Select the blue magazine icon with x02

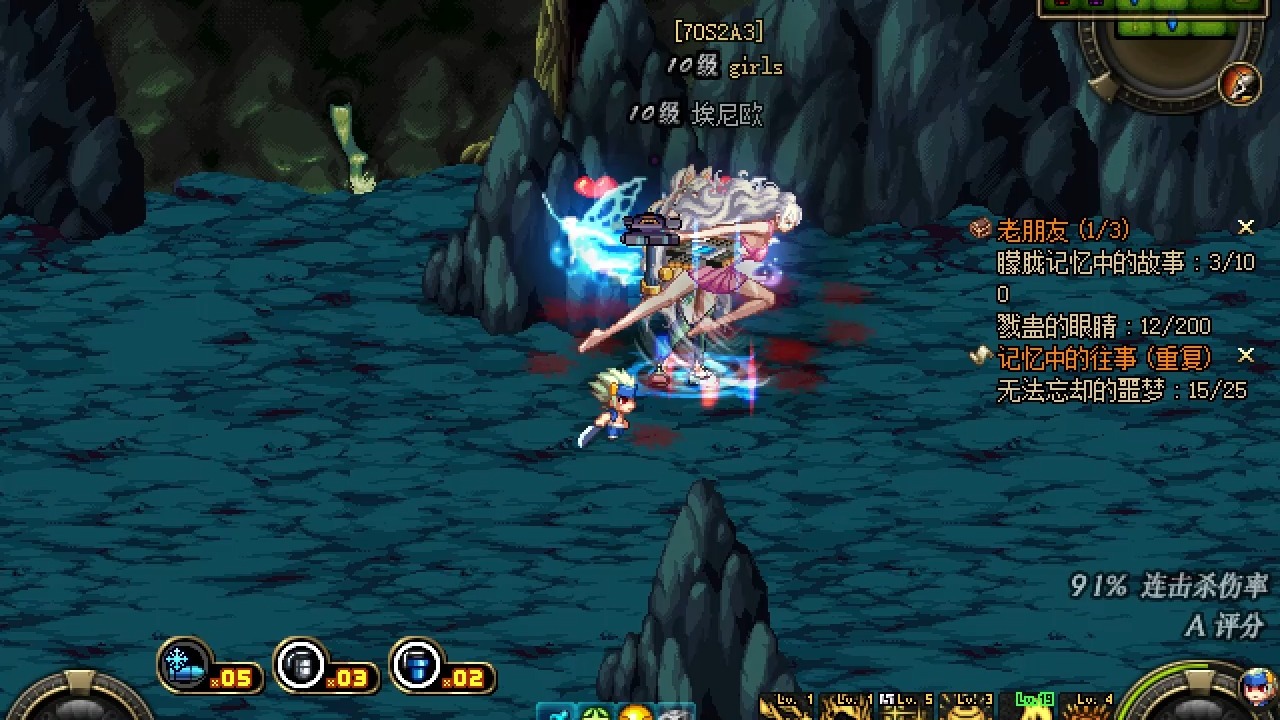[x=417, y=664]
